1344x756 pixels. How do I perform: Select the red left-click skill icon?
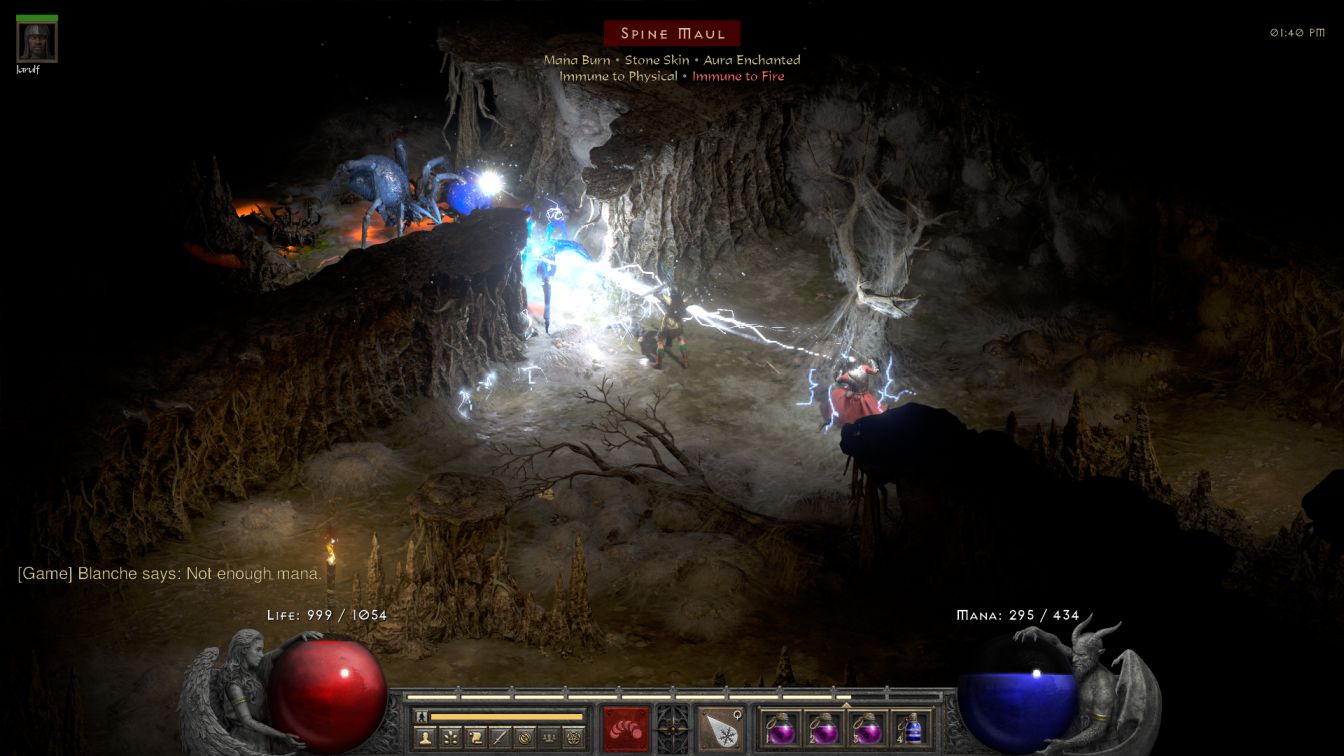[626, 728]
